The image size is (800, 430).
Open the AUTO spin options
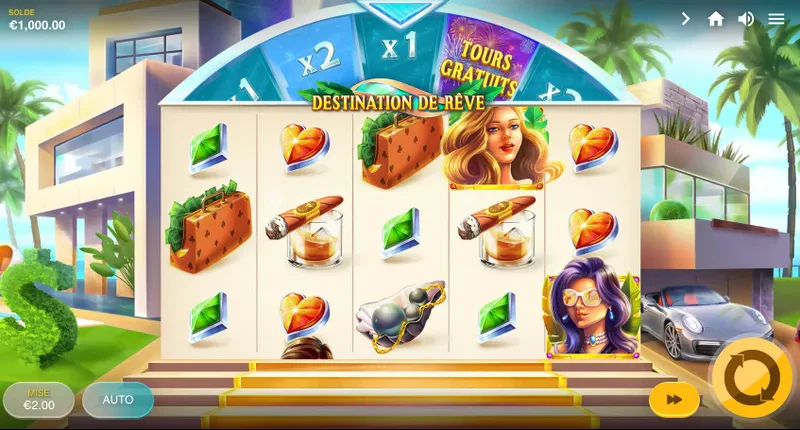pos(118,400)
